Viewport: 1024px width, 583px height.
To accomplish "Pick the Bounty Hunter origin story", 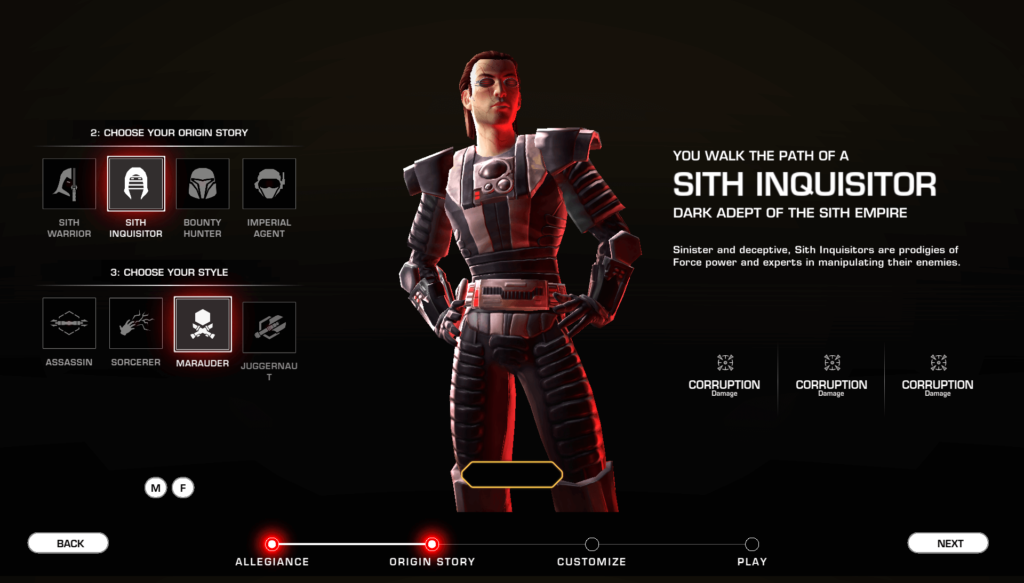I will coord(203,185).
